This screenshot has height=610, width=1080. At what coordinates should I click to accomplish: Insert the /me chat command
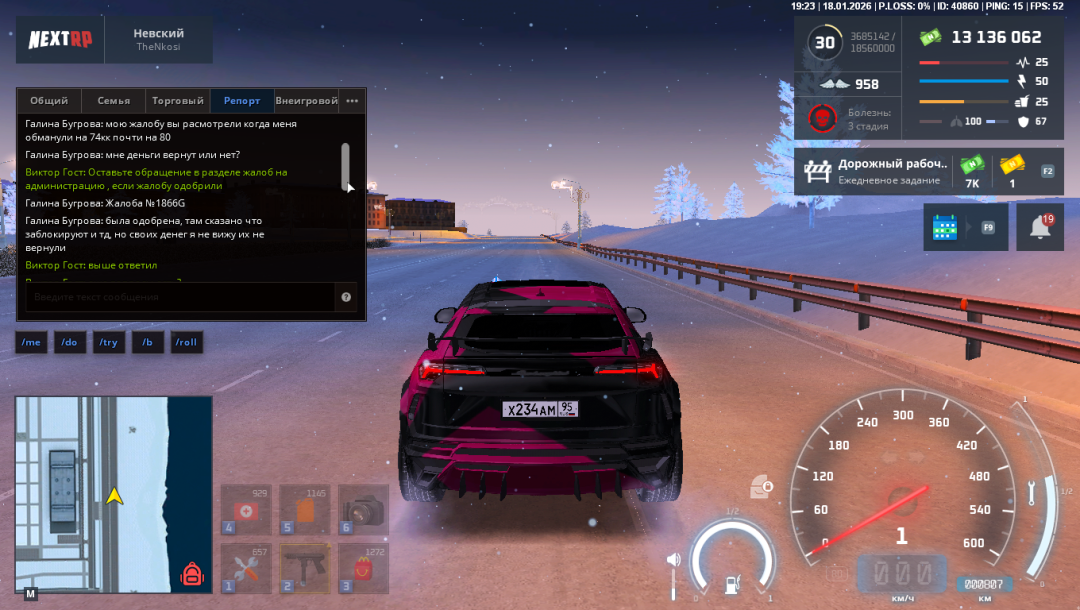[x=32, y=342]
